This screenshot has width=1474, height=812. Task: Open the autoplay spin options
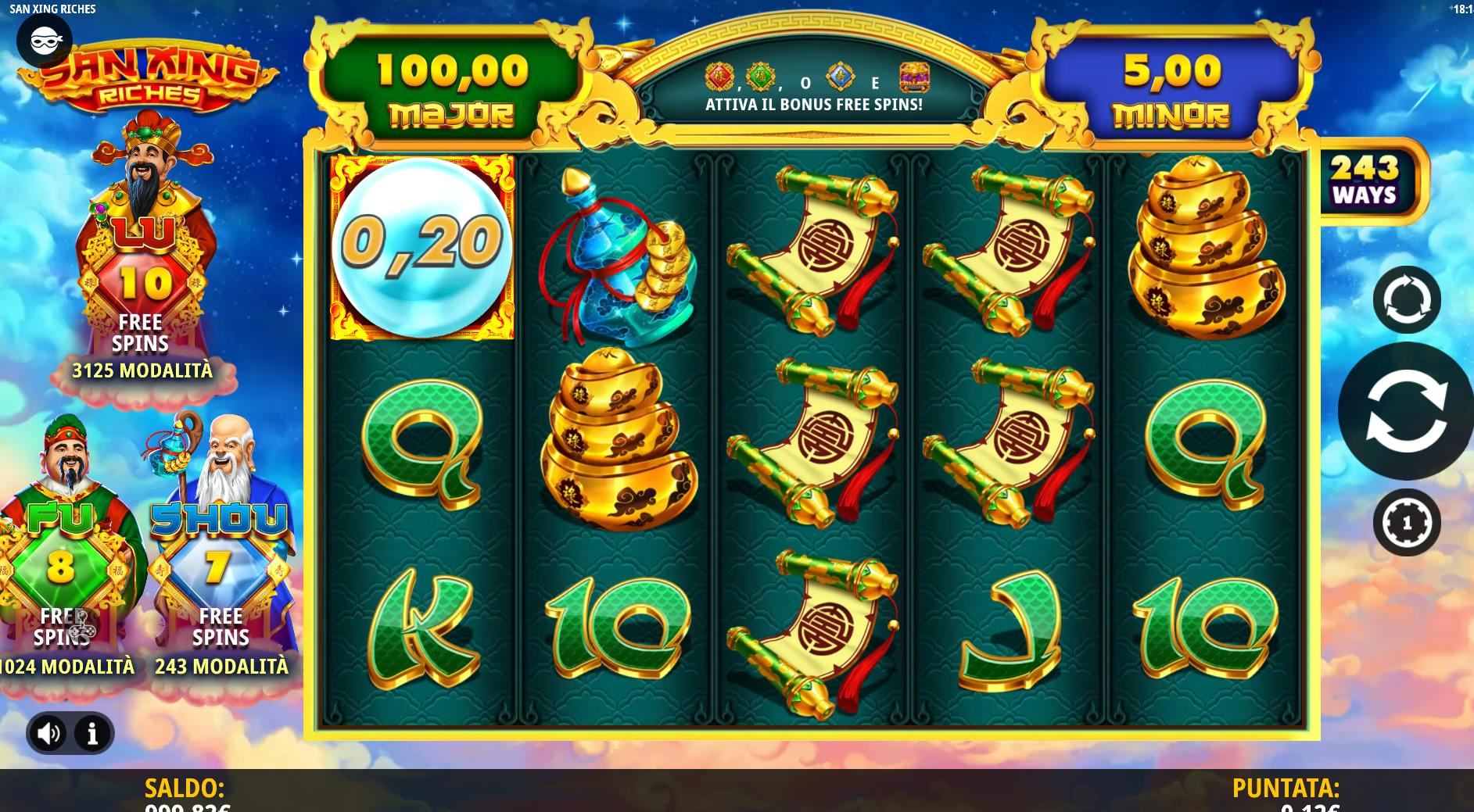point(1407,300)
